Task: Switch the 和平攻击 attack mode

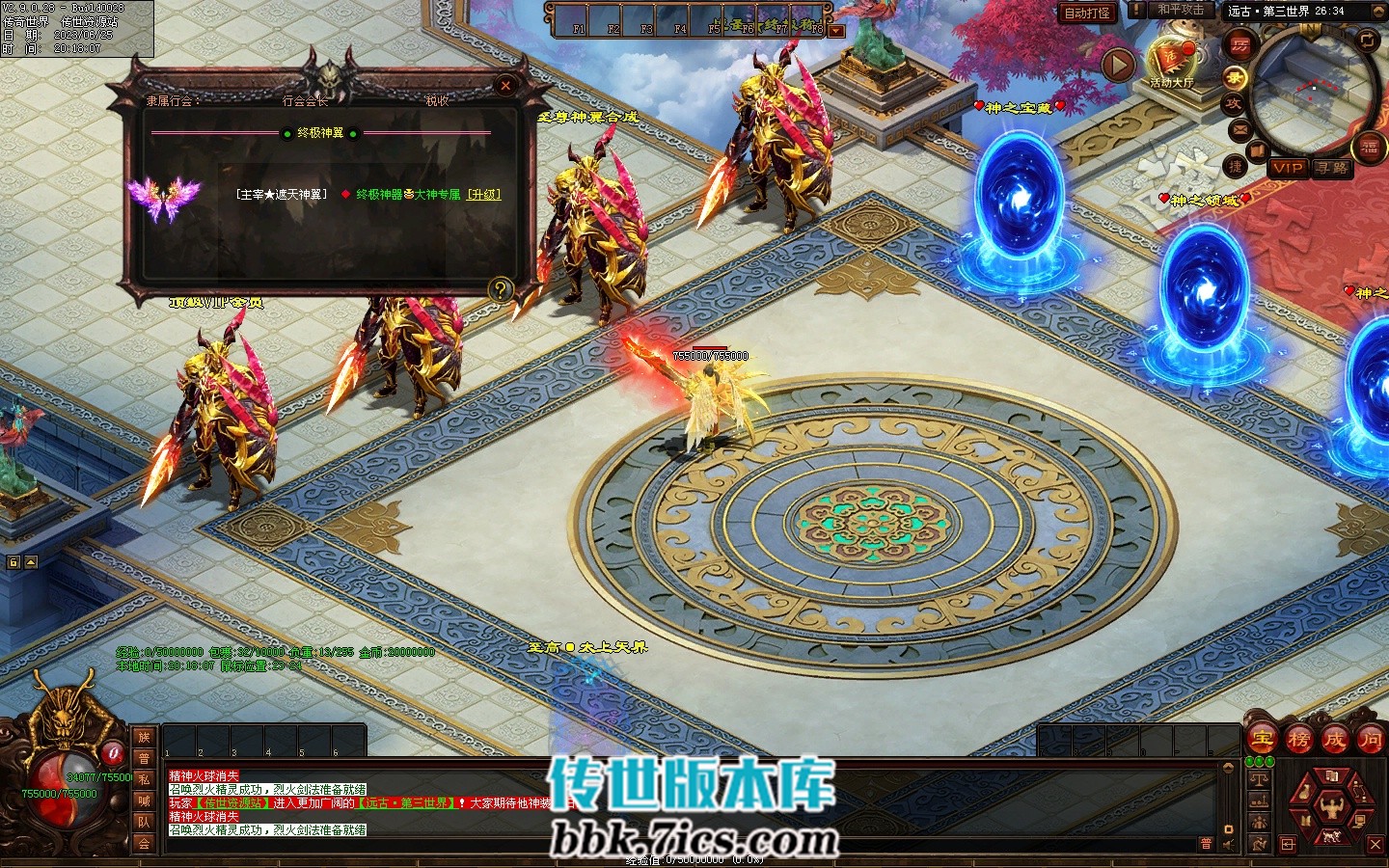Action: pos(1180,10)
